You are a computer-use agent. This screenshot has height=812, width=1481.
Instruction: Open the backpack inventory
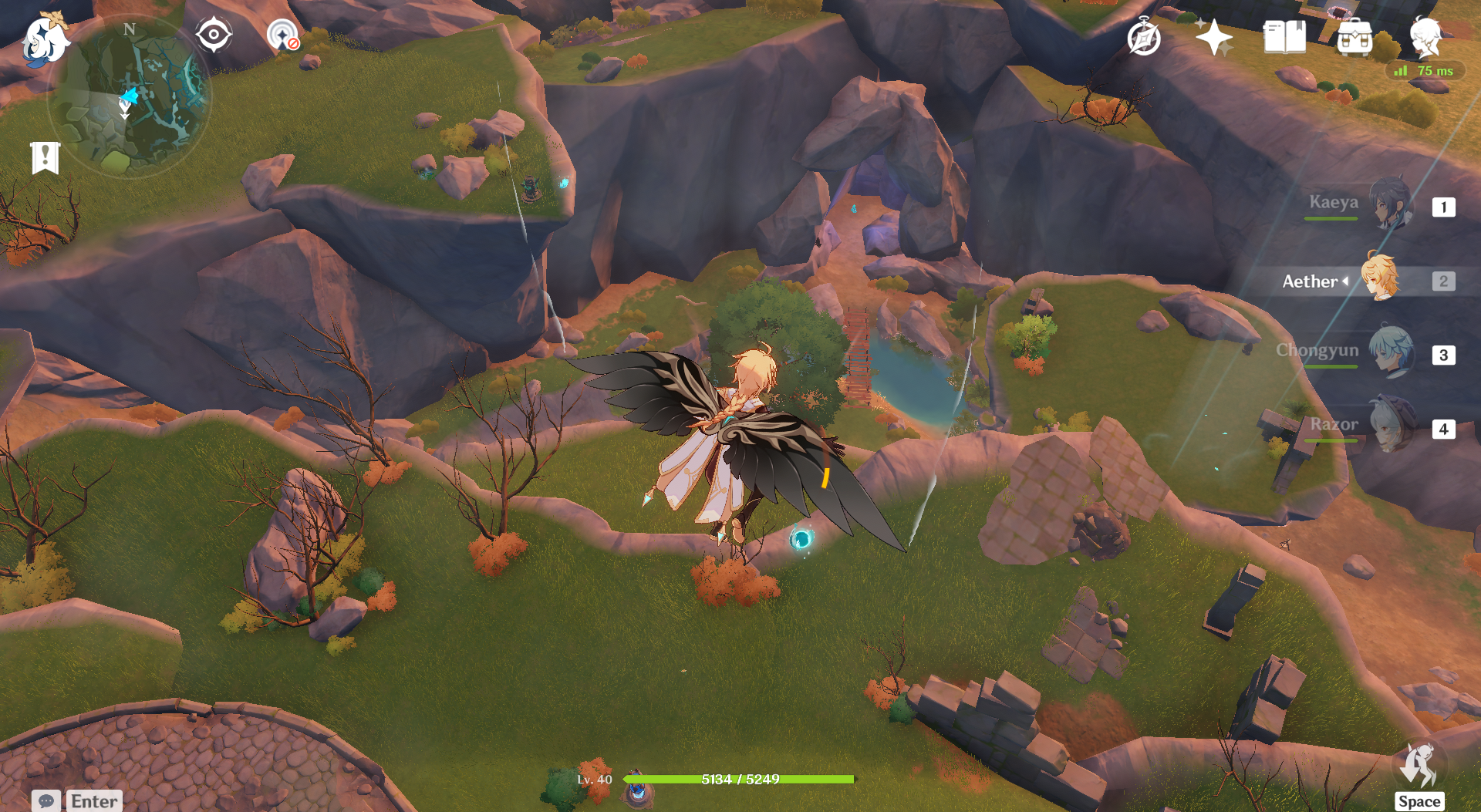(1354, 37)
